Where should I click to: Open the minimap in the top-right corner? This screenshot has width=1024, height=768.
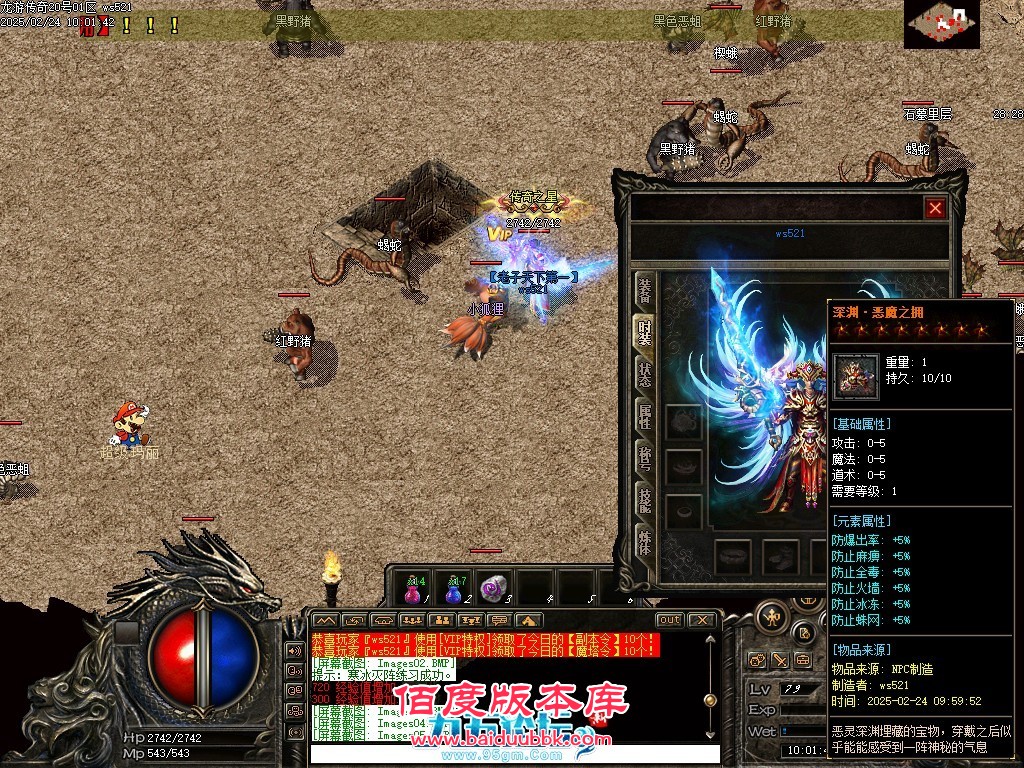point(941,24)
